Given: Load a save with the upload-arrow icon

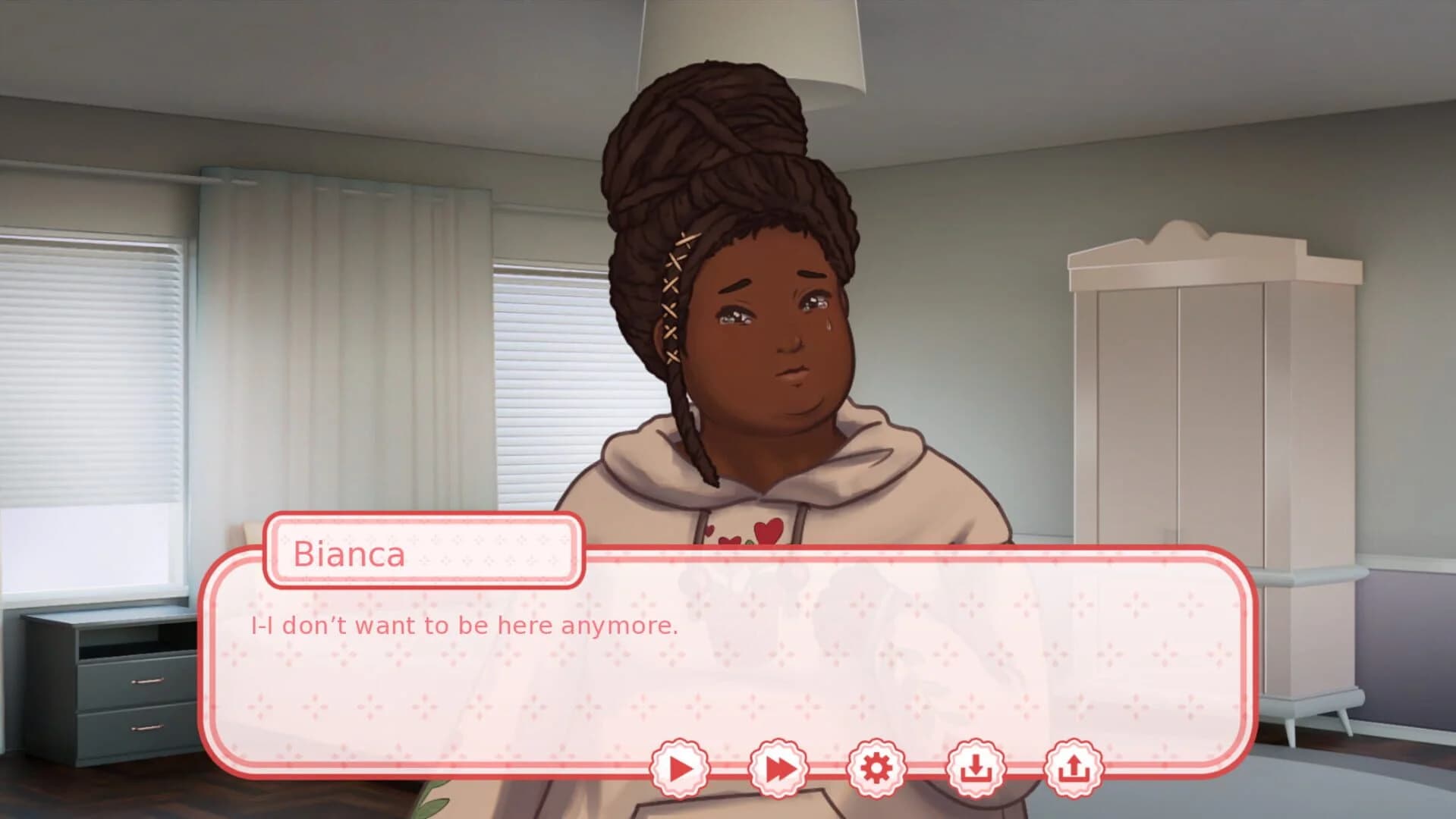Looking at the screenshot, I should coord(1074,767).
